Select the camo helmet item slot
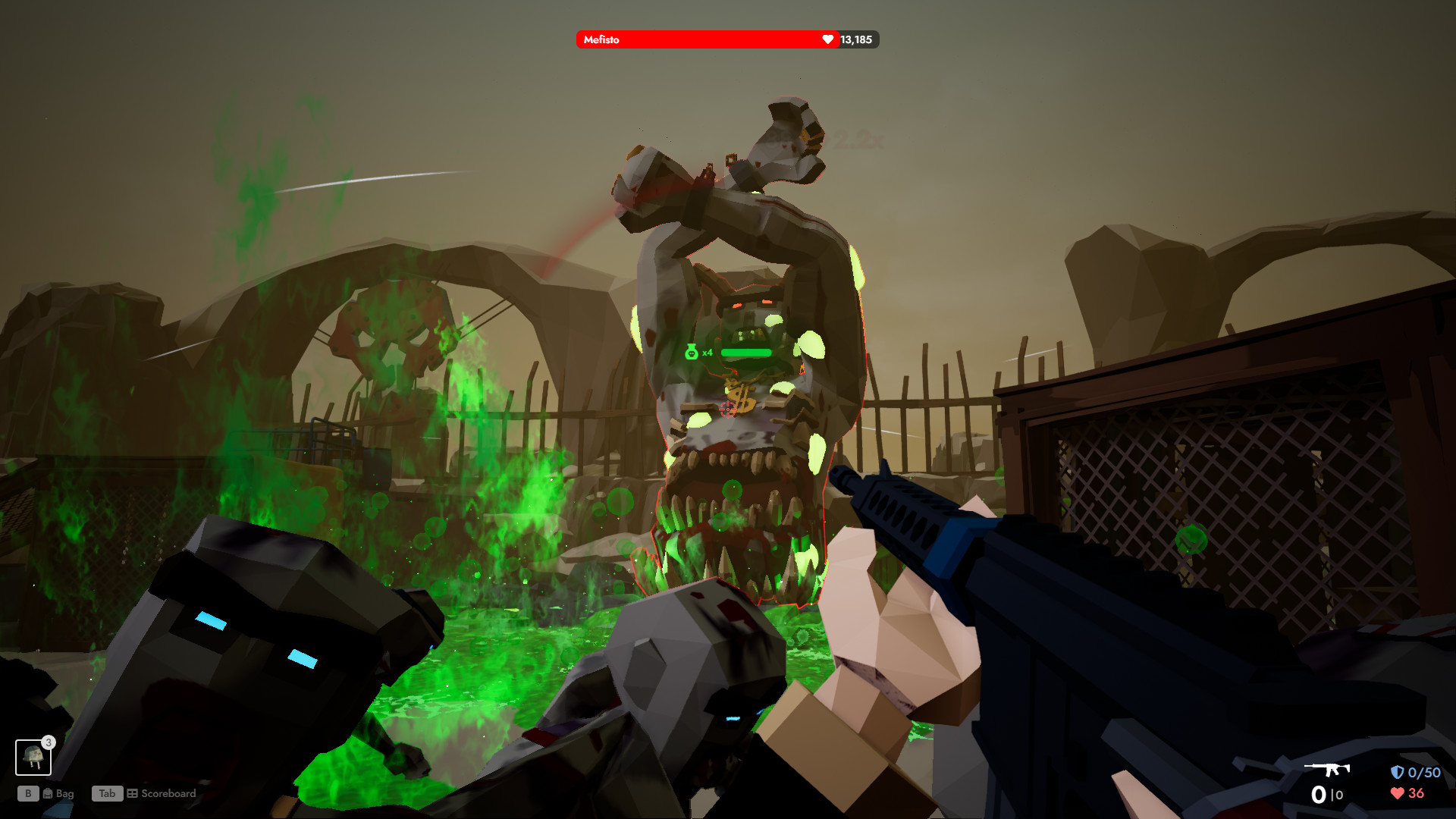This screenshot has height=819, width=1456. point(33,757)
